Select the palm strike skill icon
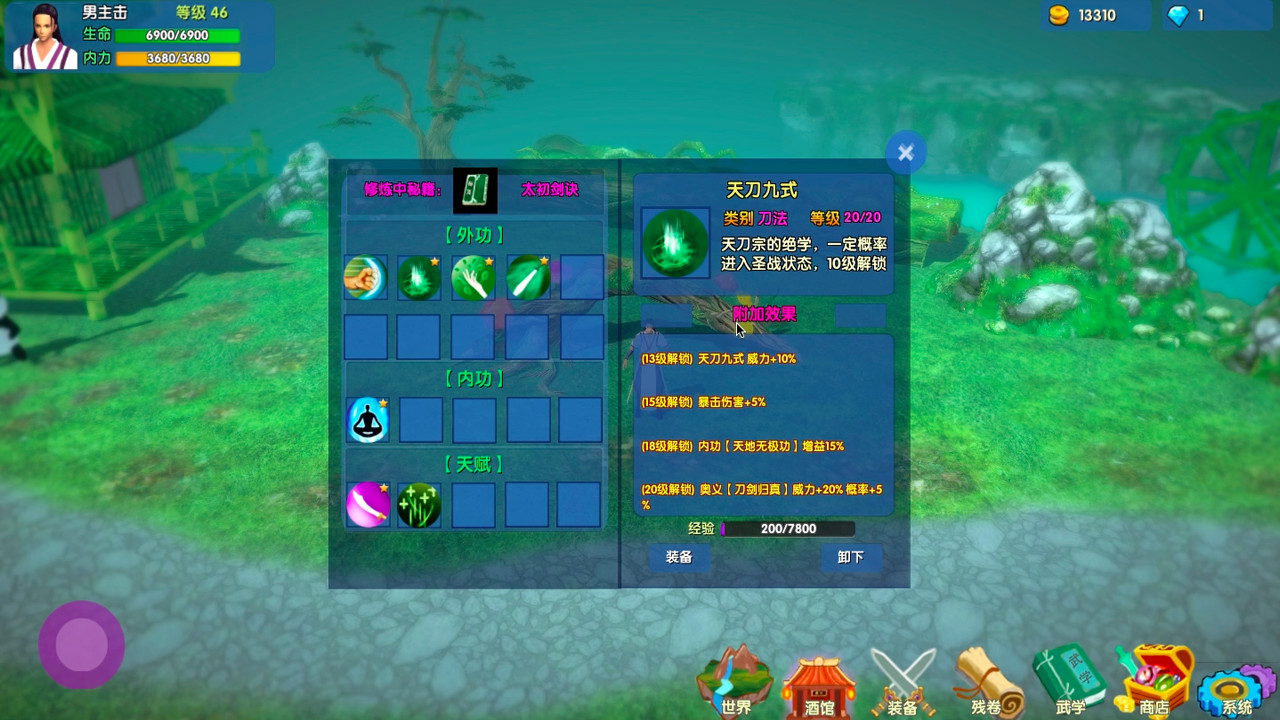This screenshot has width=1280, height=720. [x=473, y=278]
